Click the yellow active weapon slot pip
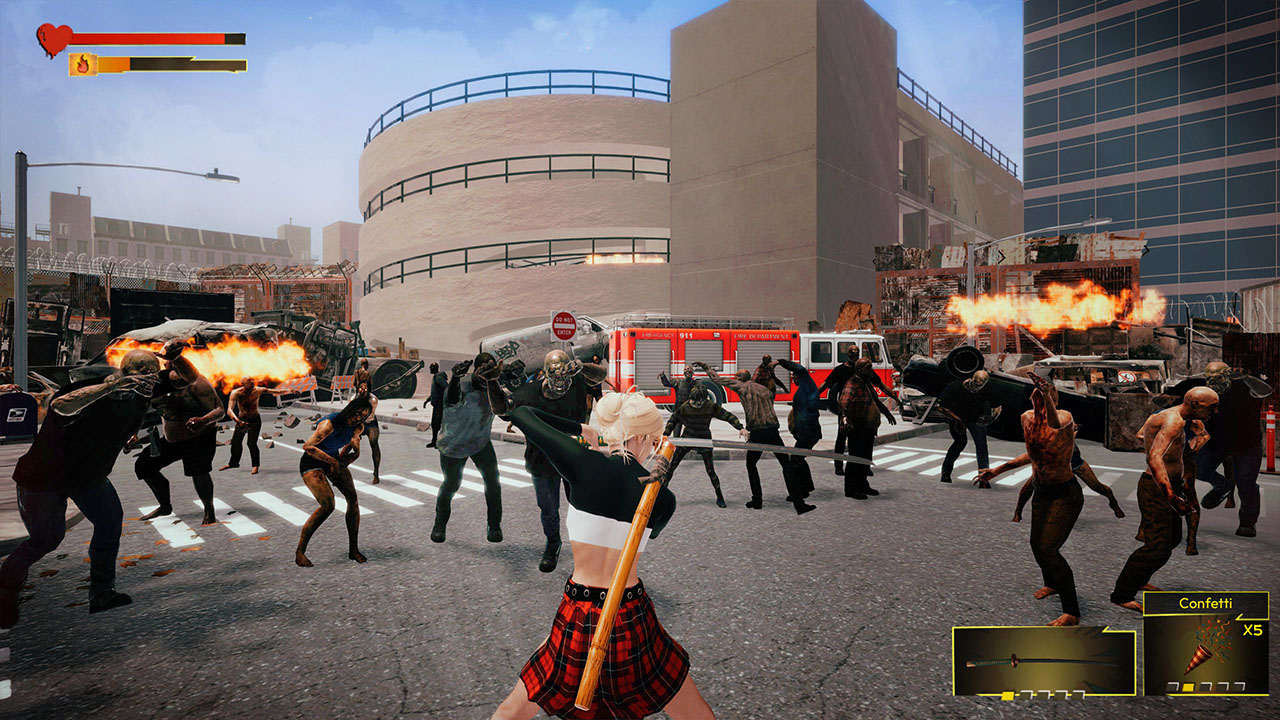Screen dimensions: 1280x720 [x=1007, y=694]
